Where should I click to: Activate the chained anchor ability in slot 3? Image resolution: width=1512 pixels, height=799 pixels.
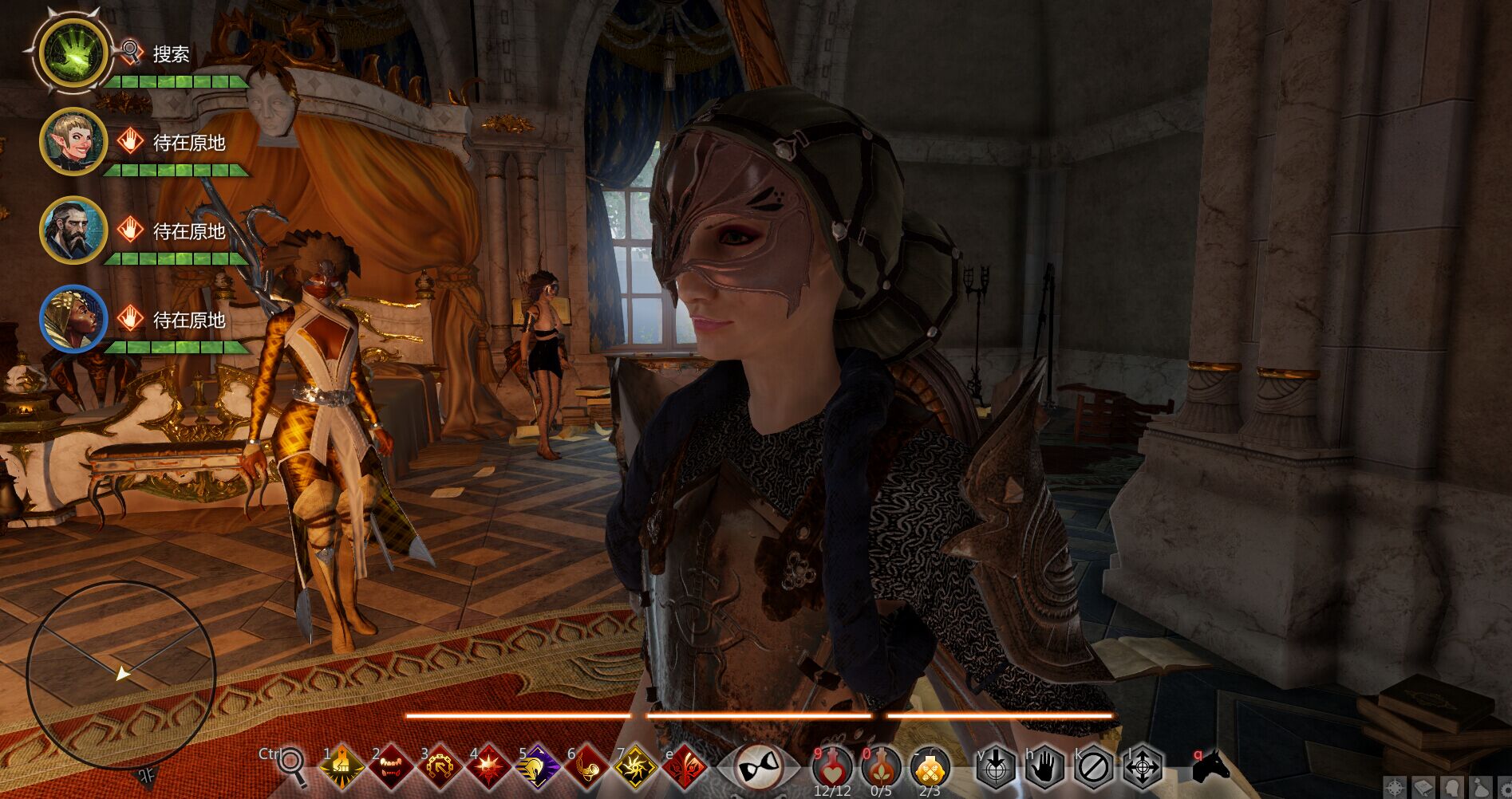[440, 768]
